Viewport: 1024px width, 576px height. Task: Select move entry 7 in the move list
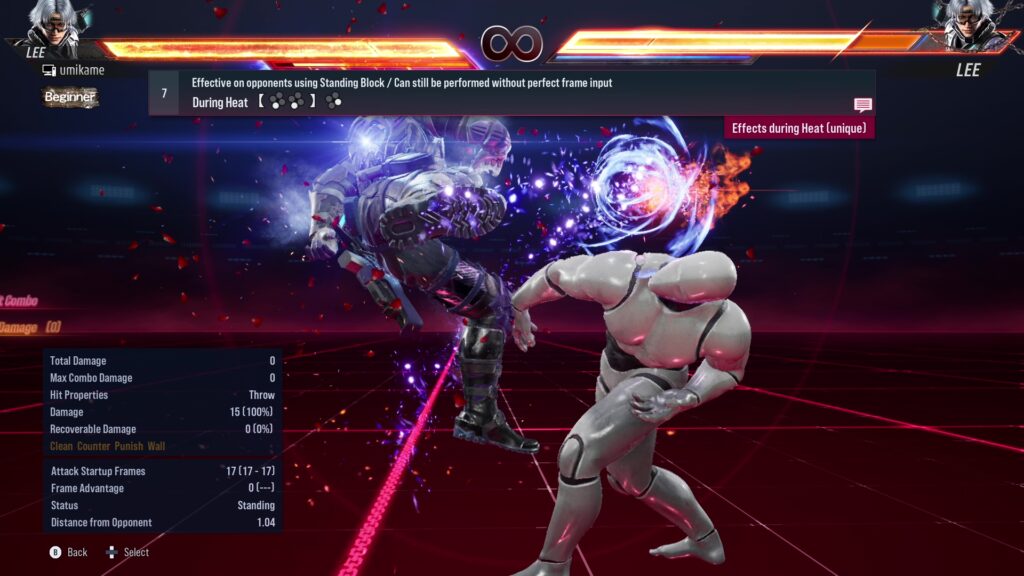coord(164,92)
